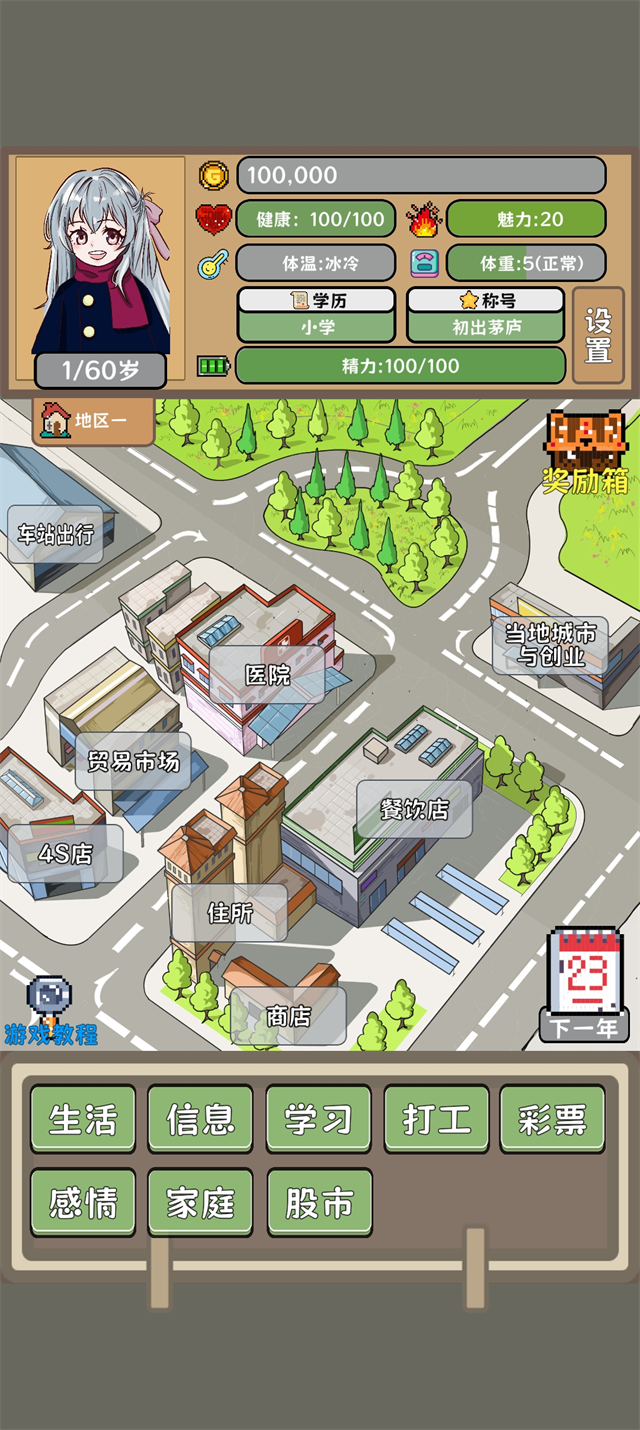Open the 奖励箱 reward chest

tap(586, 450)
